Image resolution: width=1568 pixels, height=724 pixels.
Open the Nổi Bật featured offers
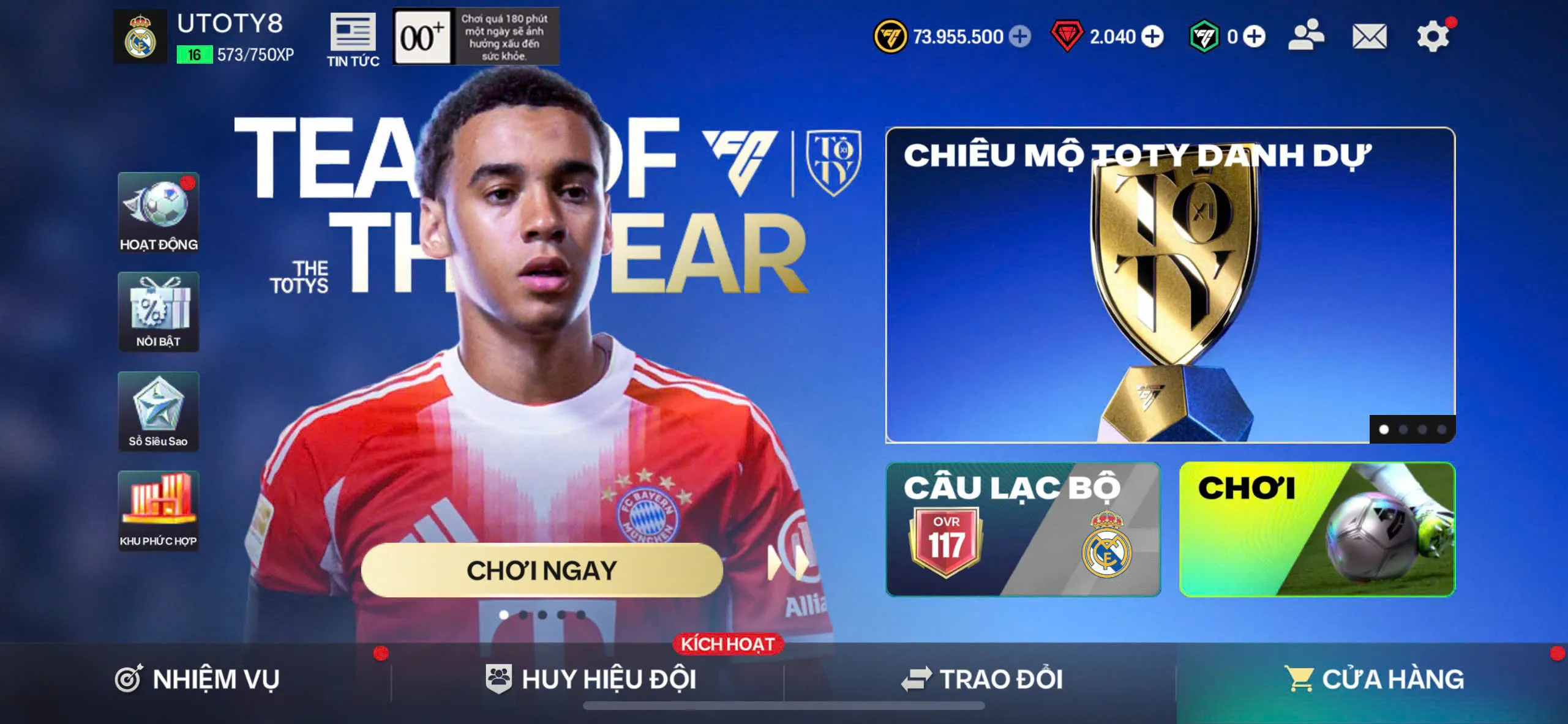159,312
